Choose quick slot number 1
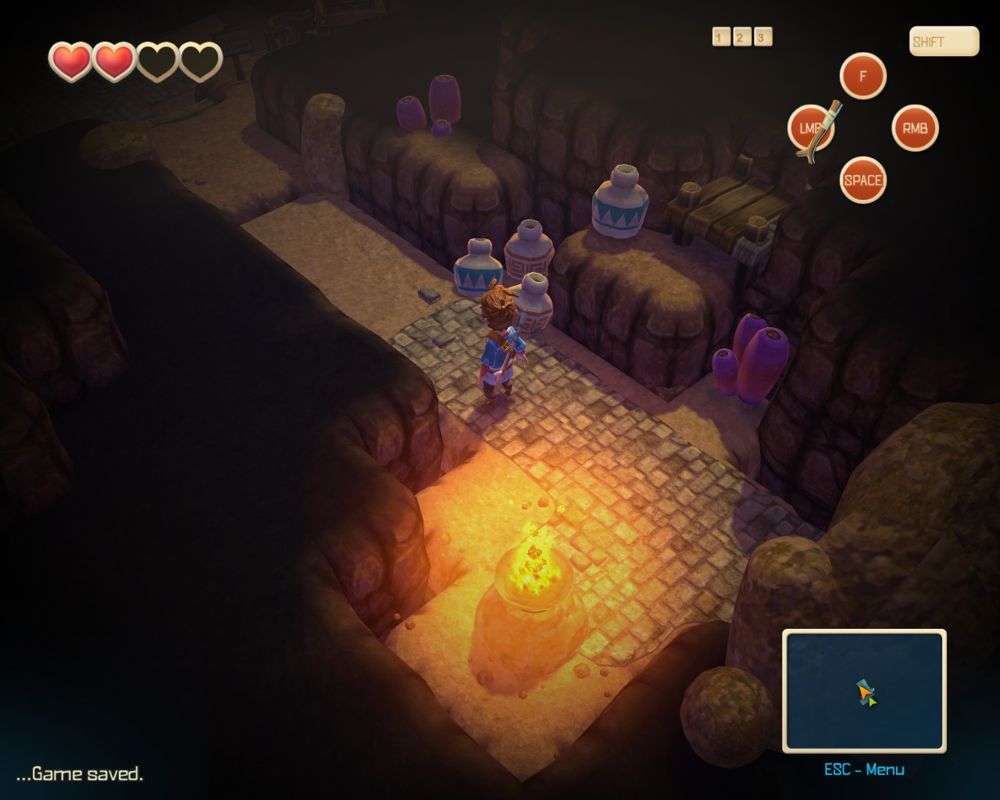Viewport: 1000px width, 800px height. 721,37
